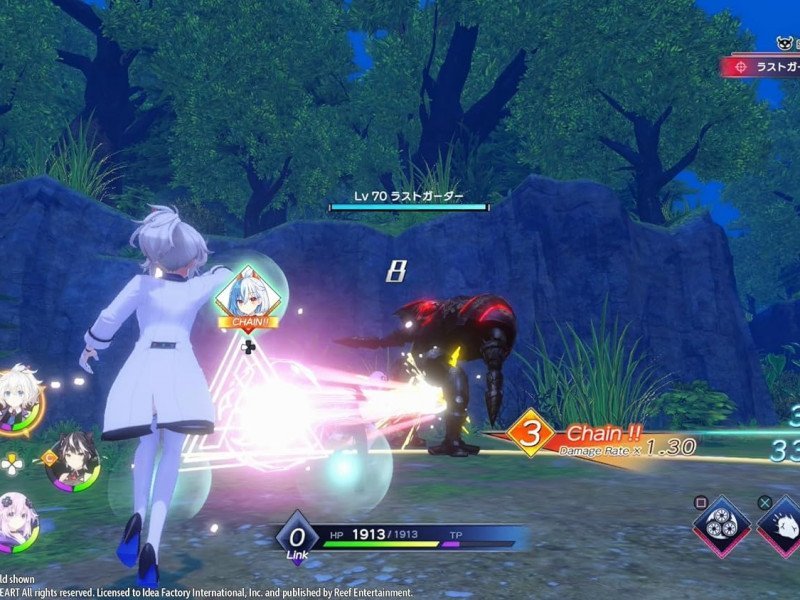Choose the pink-haired party member portrait
Screen dimensions: 800x600
coord(17,520)
